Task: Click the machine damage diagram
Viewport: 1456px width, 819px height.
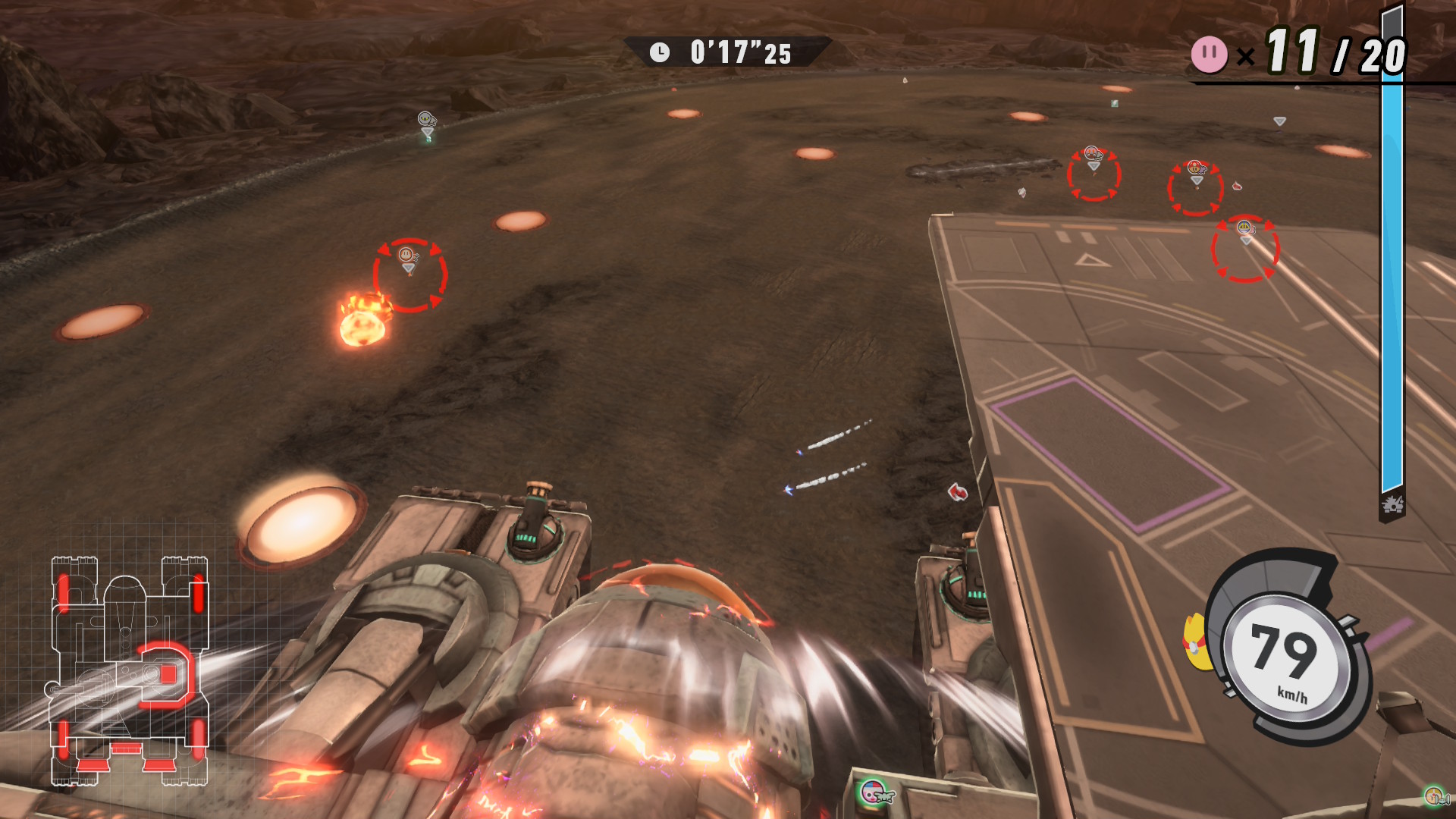Action: [129, 671]
